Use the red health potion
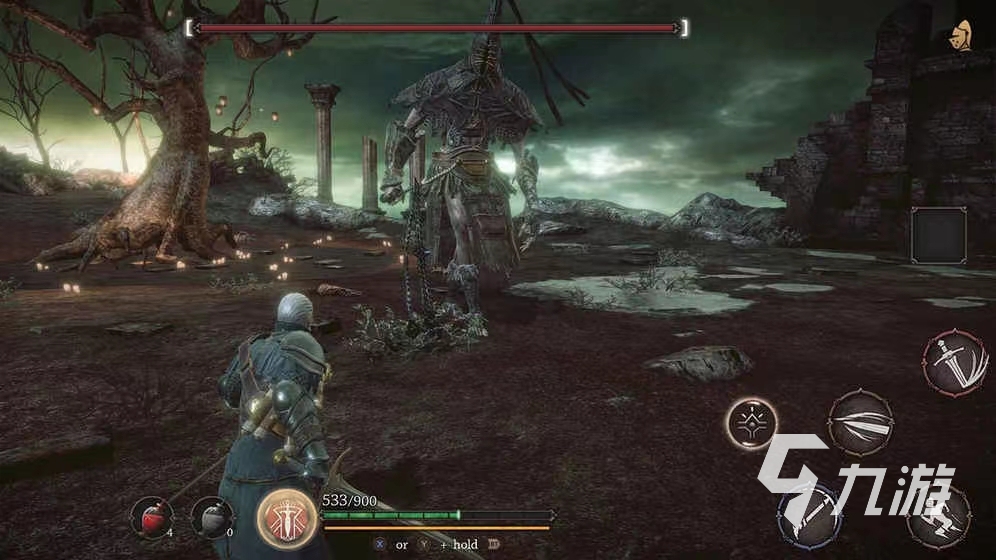996x560 pixels. (151, 517)
